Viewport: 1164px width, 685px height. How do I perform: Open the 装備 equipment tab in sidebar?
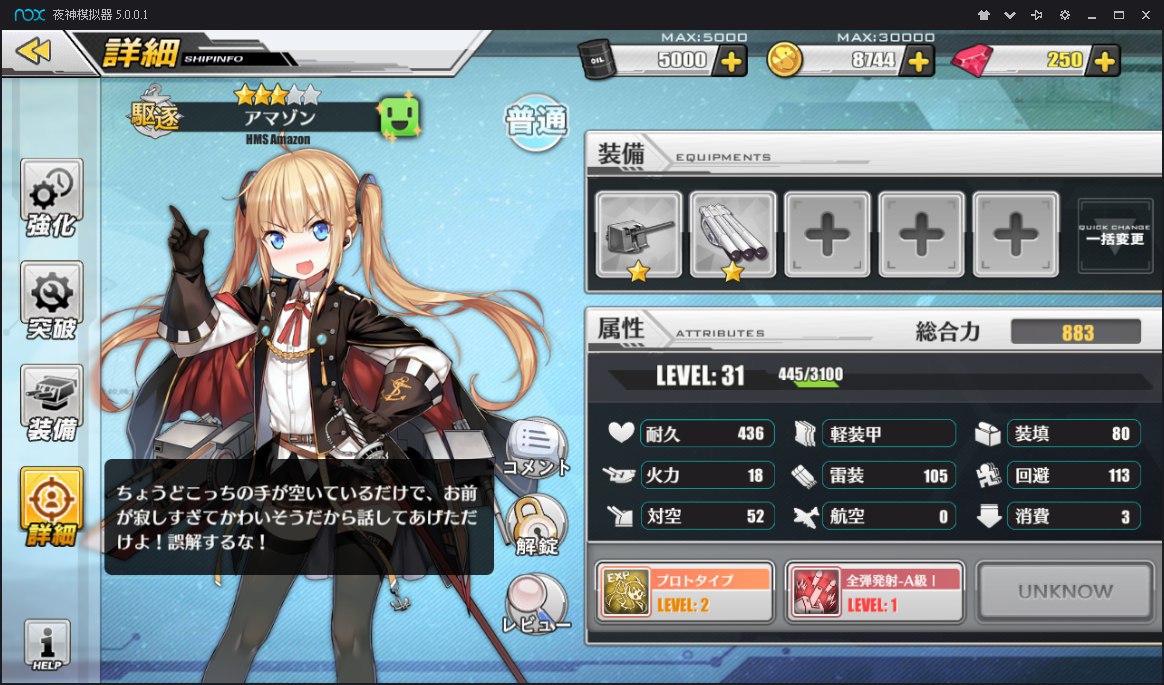point(52,404)
